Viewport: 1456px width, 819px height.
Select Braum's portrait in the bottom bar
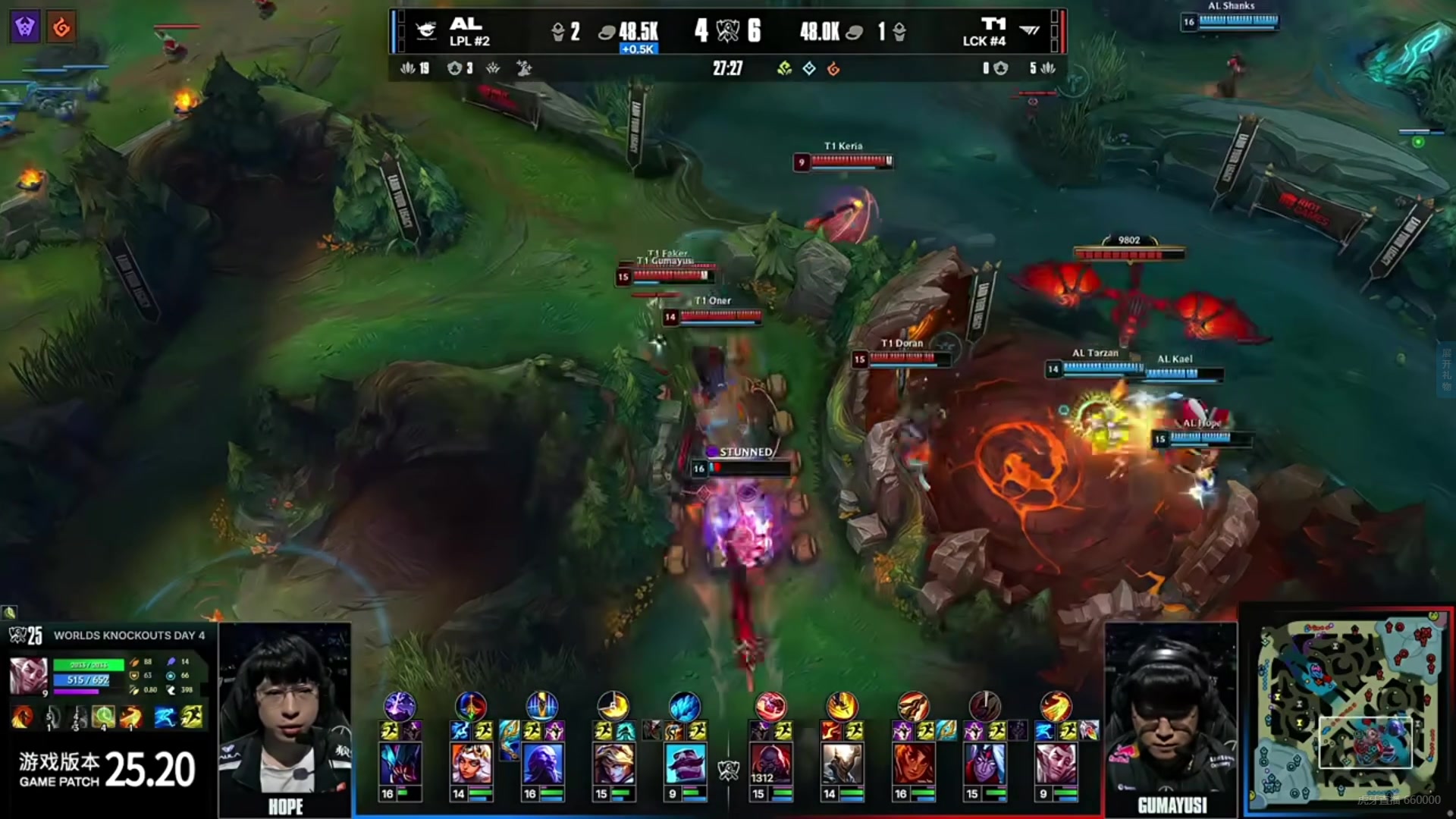pyautogui.click(x=685, y=764)
